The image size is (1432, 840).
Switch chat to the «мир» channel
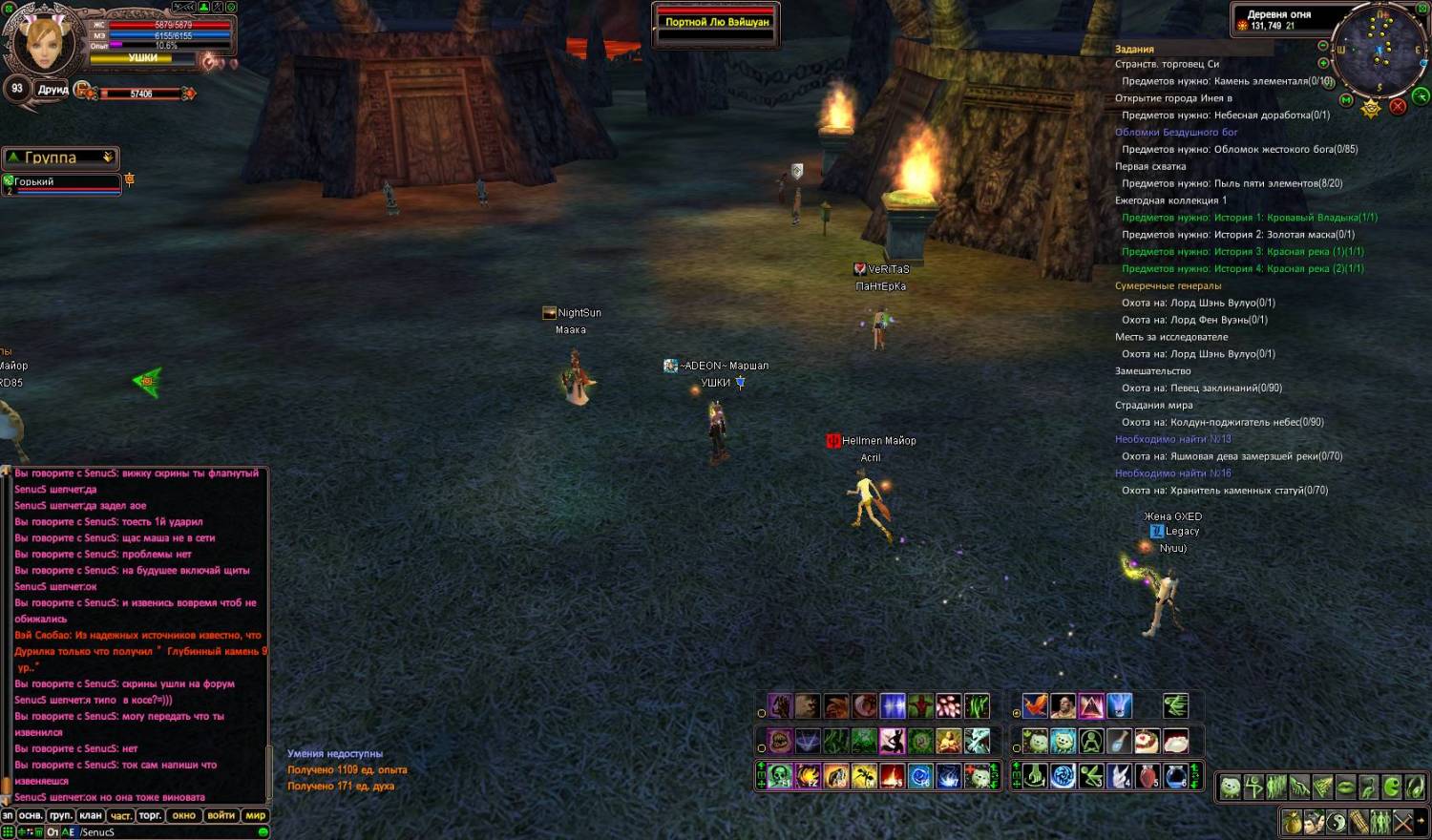(x=255, y=816)
